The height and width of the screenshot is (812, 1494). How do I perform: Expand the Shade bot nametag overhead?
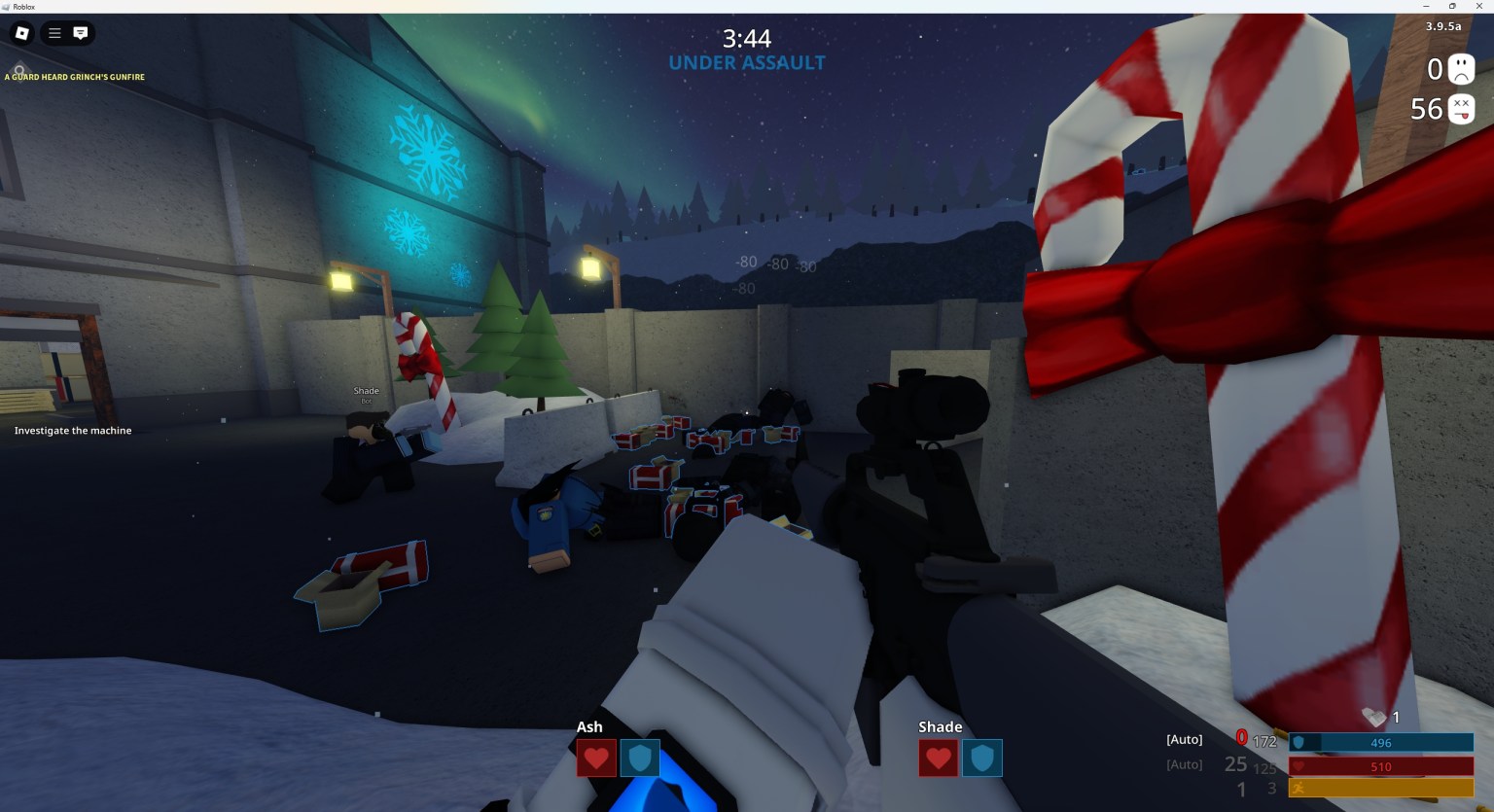[366, 391]
